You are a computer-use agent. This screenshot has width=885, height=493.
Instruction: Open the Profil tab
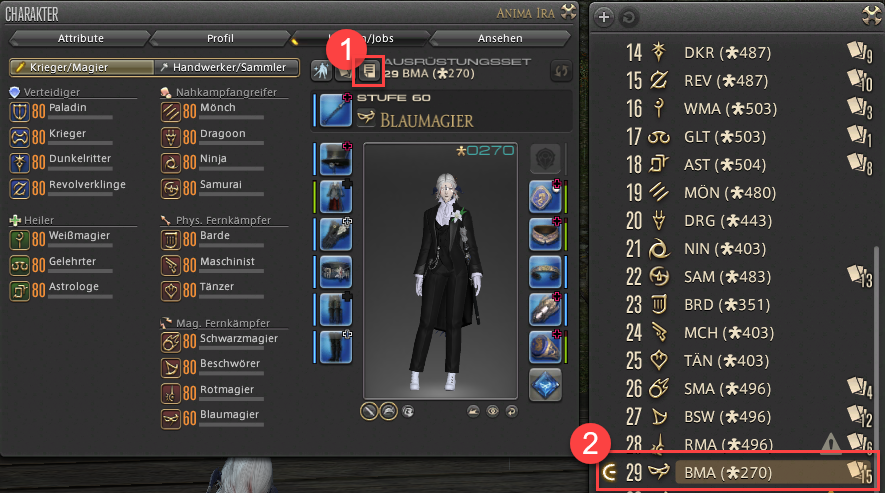tap(220, 38)
